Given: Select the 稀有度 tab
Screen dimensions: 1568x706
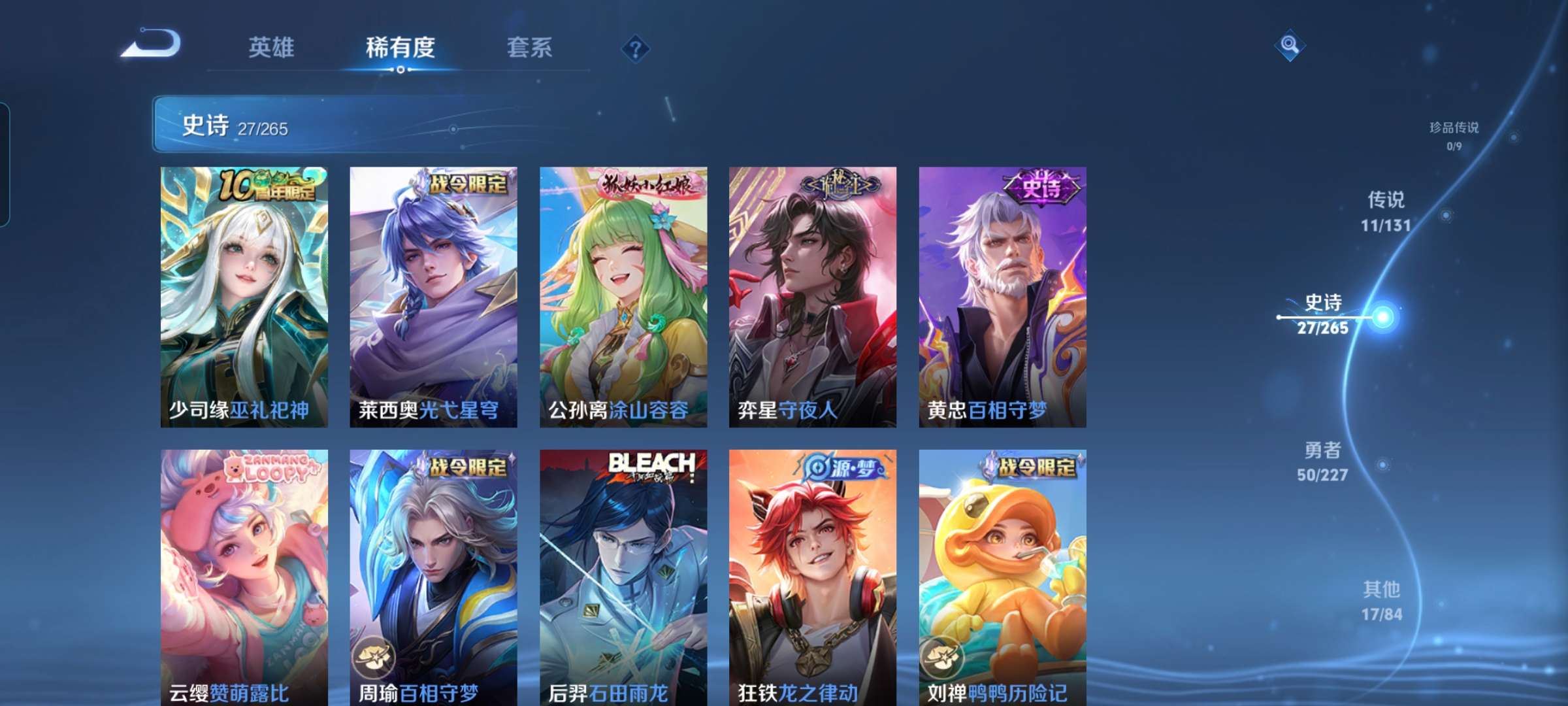Looking at the screenshot, I should coord(400,48).
